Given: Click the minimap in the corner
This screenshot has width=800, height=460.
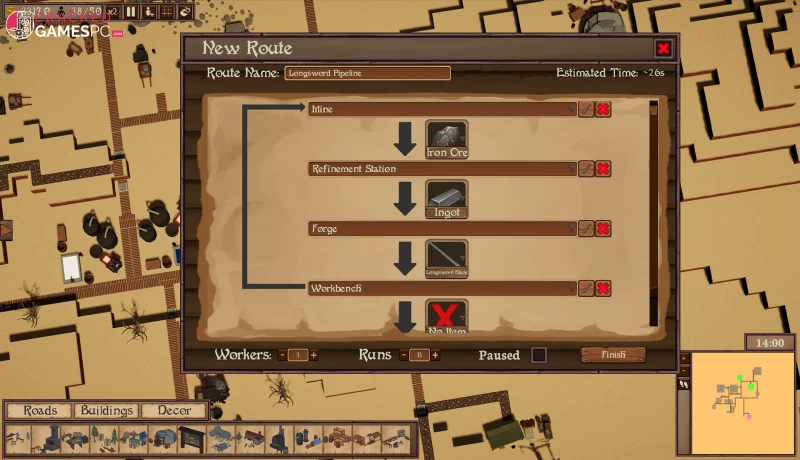Looking at the screenshot, I should pyautogui.click(x=742, y=399).
